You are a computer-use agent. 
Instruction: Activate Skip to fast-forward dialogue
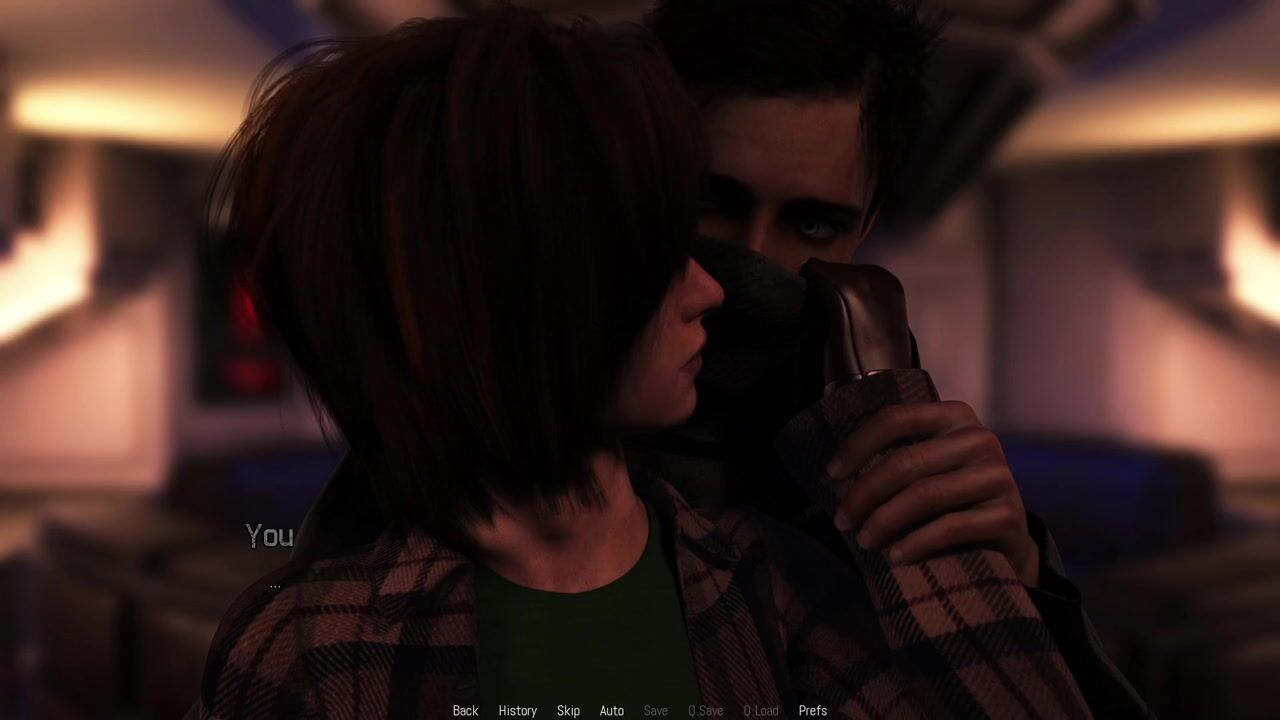coord(568,711)
